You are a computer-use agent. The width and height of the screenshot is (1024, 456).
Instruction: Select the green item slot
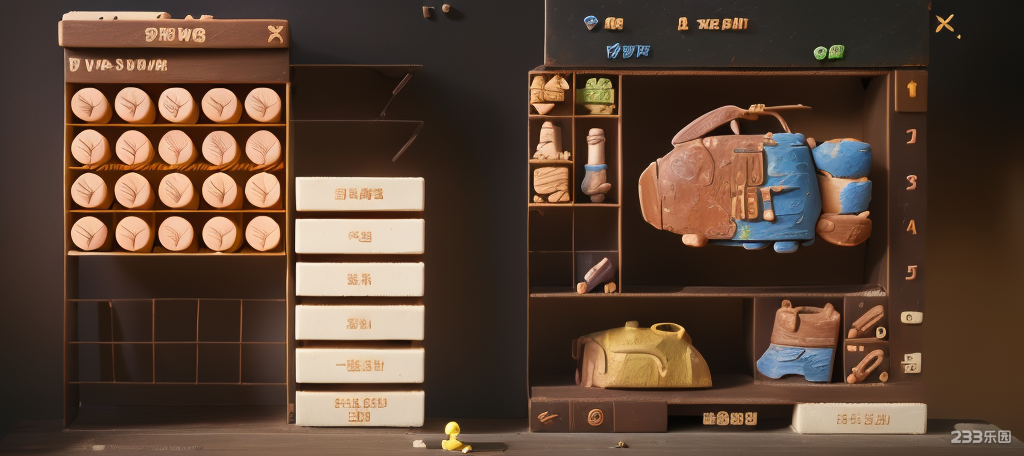596,95
